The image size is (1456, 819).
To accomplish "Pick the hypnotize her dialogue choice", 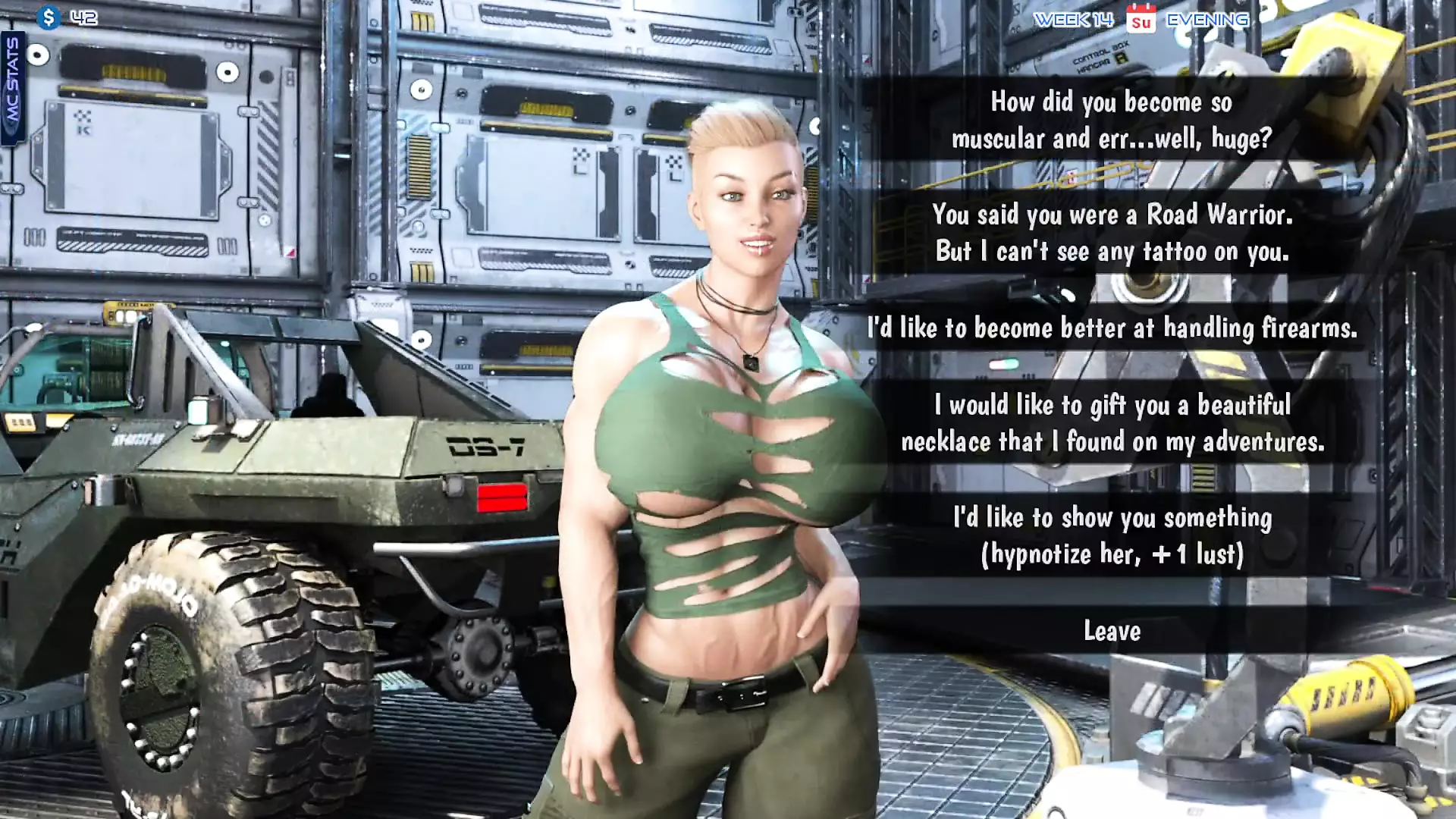I will pos(1112,535).
